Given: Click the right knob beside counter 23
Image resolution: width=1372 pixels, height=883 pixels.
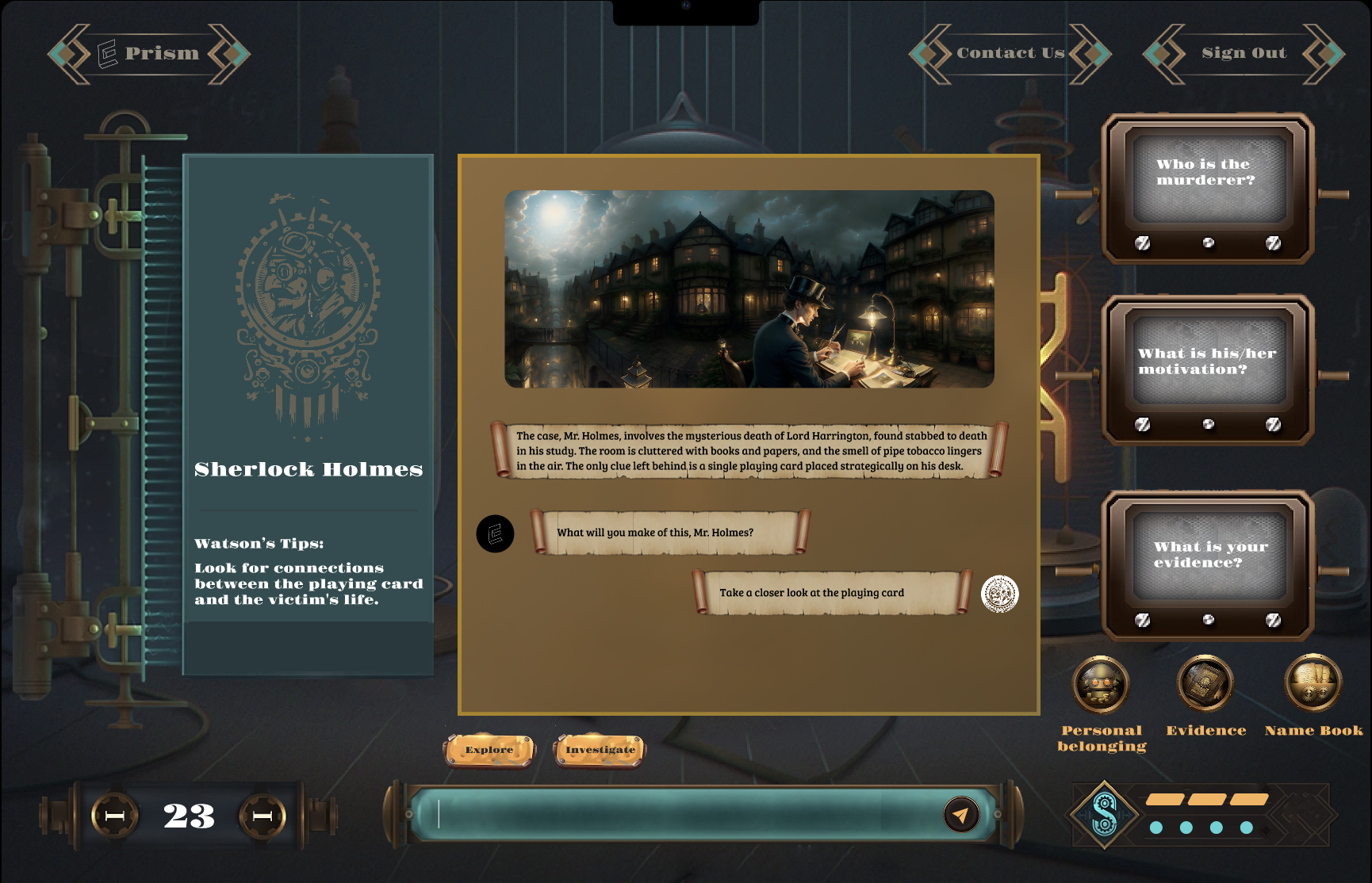Looking at the screenshot, I should [x=263, y=816].
